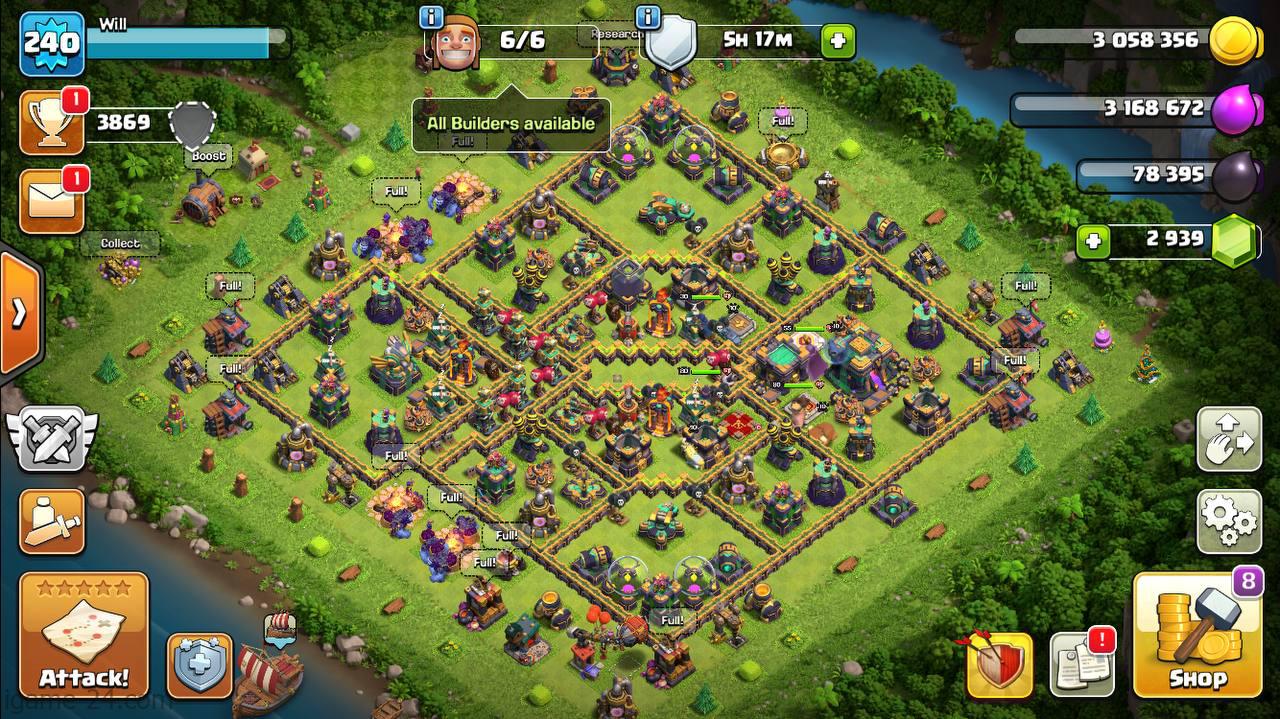Open the village edit layout button
Viewport: 1280px width, 719px height.
(x=1229, y=439)
